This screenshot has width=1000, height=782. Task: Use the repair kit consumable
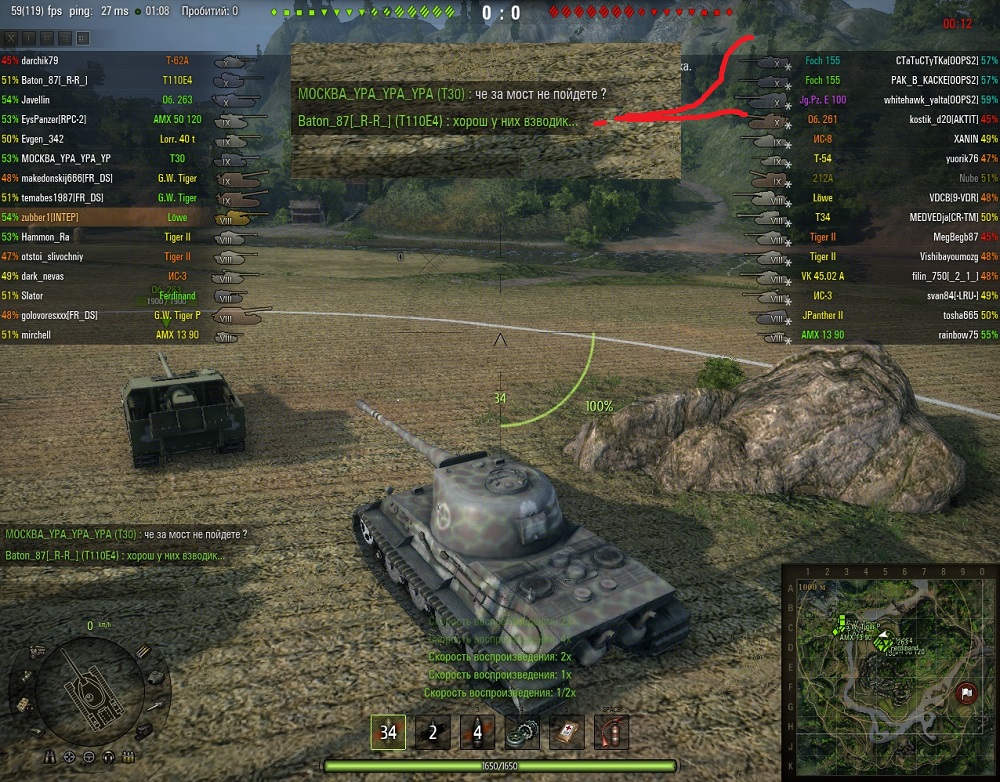[x=521, y=732]
